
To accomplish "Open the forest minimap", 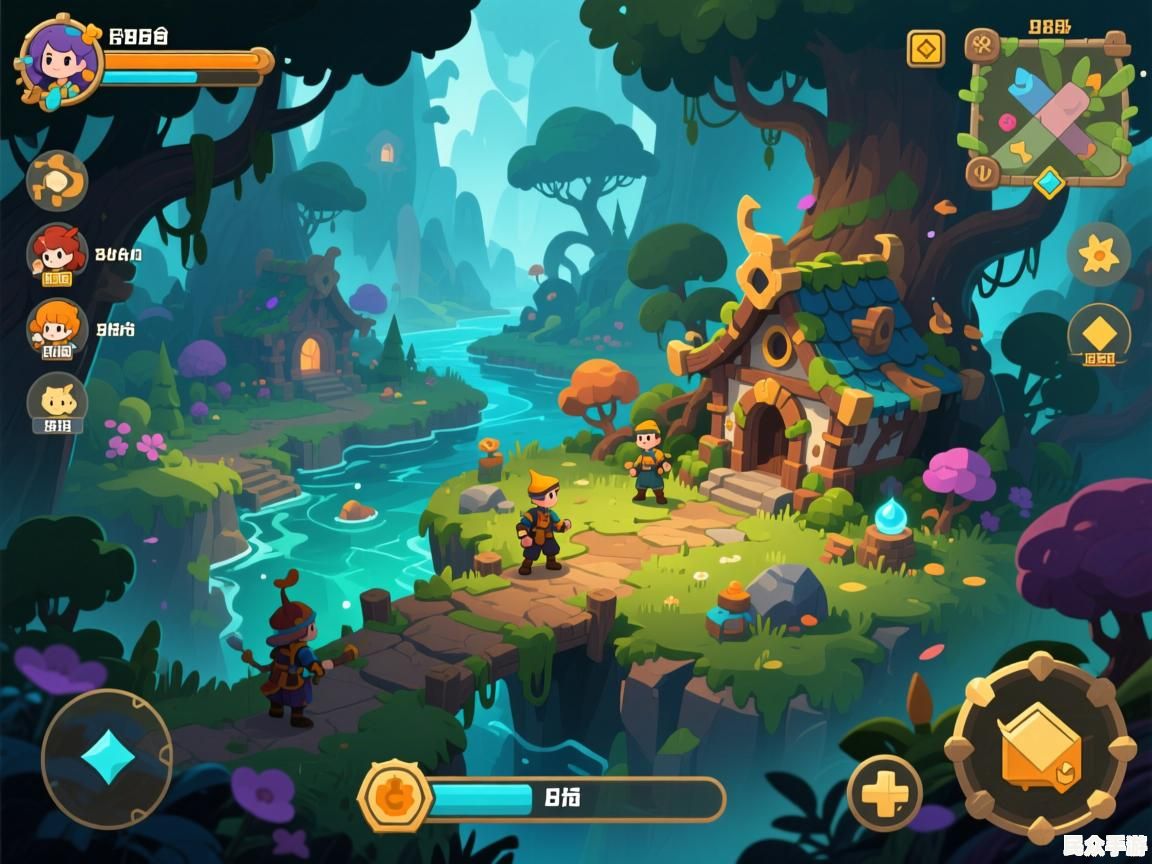I will (1050, 112).
